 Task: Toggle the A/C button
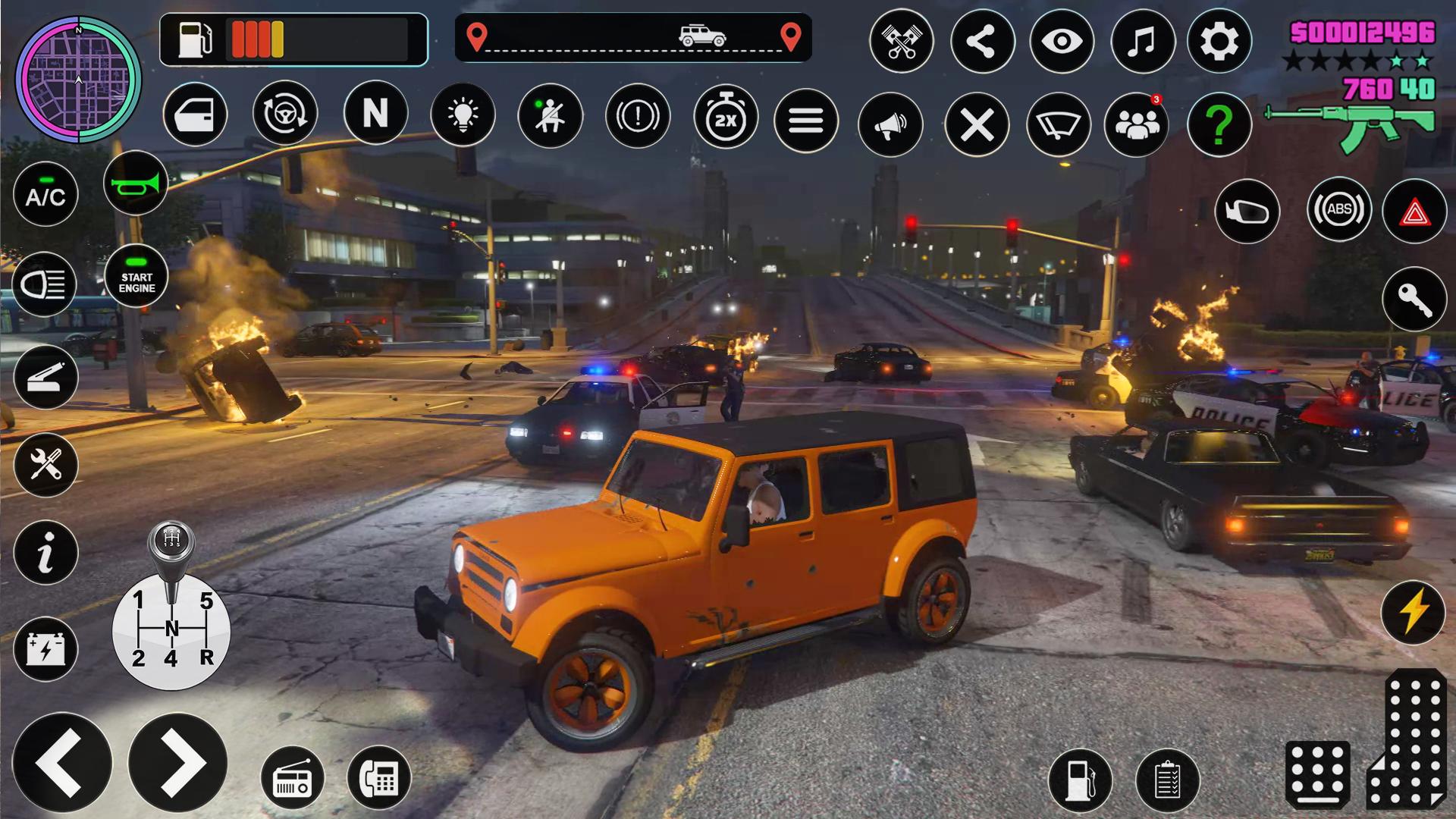click(x=45, y=194)
